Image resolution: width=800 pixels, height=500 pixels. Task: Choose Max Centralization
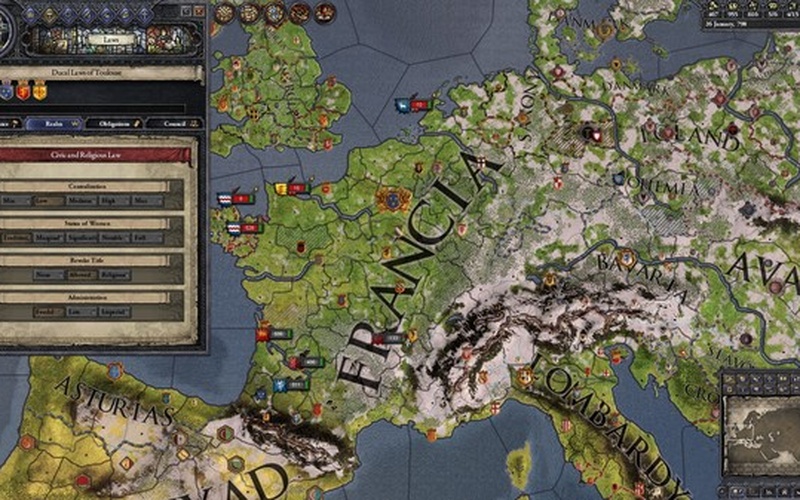click(146, 201)
